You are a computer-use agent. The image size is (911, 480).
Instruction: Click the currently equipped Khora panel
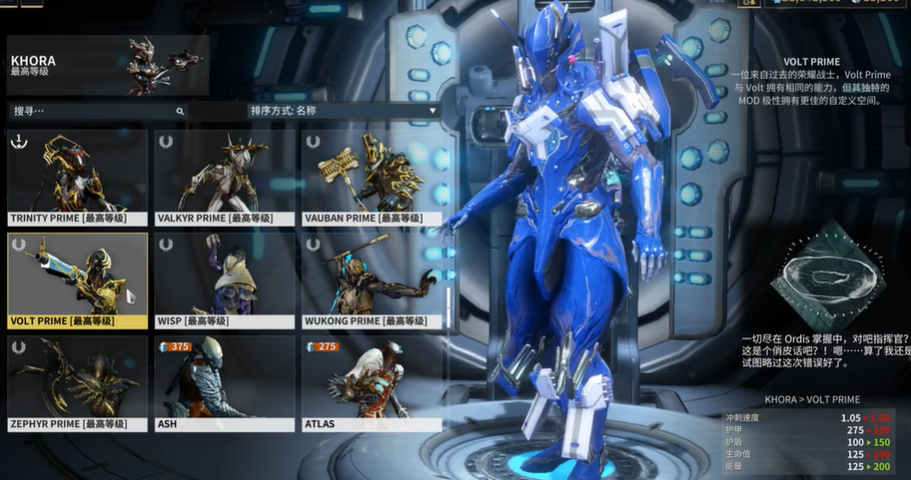(107, 65)
